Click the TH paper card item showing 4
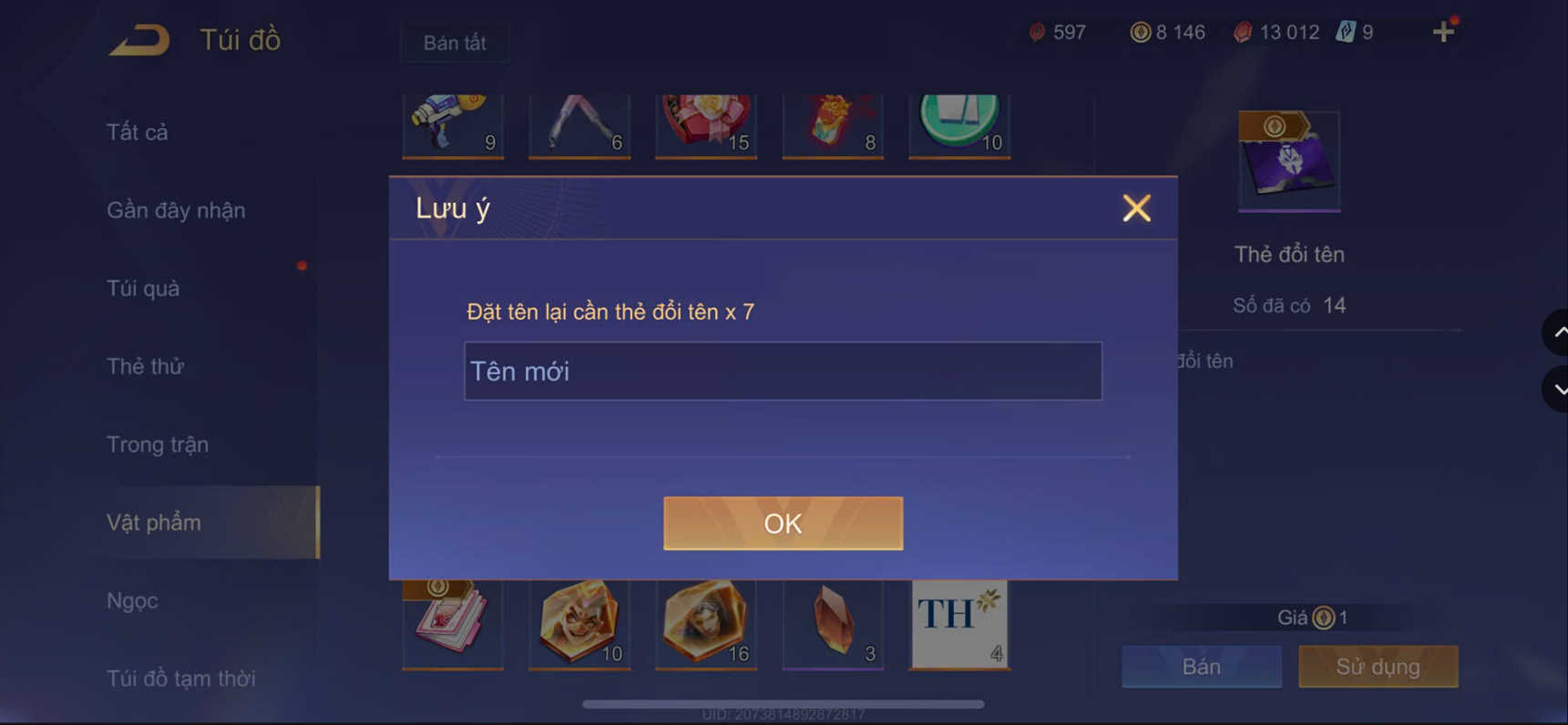 (958, 622)
